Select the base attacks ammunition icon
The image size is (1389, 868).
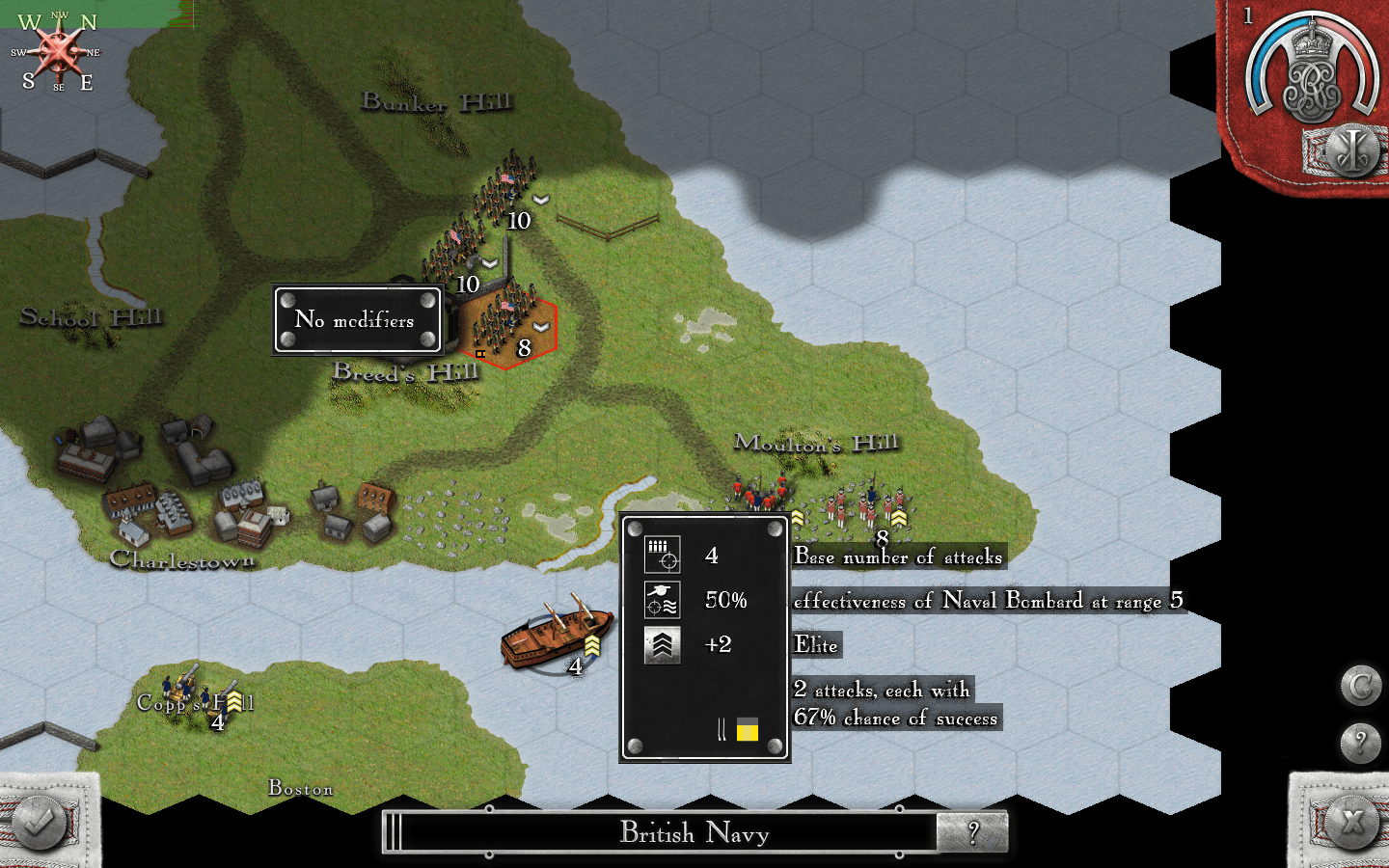(x=664, y=556)
